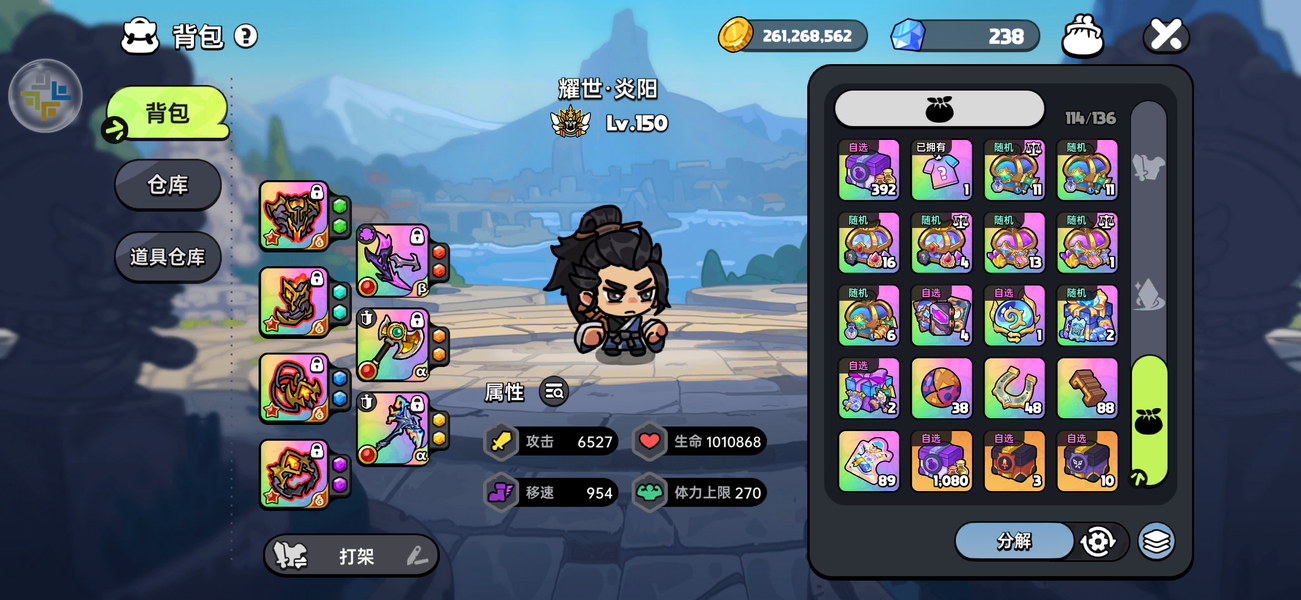Show backpack help question mark
Viewport: 1301px width, 600px height.
(246, 36)
